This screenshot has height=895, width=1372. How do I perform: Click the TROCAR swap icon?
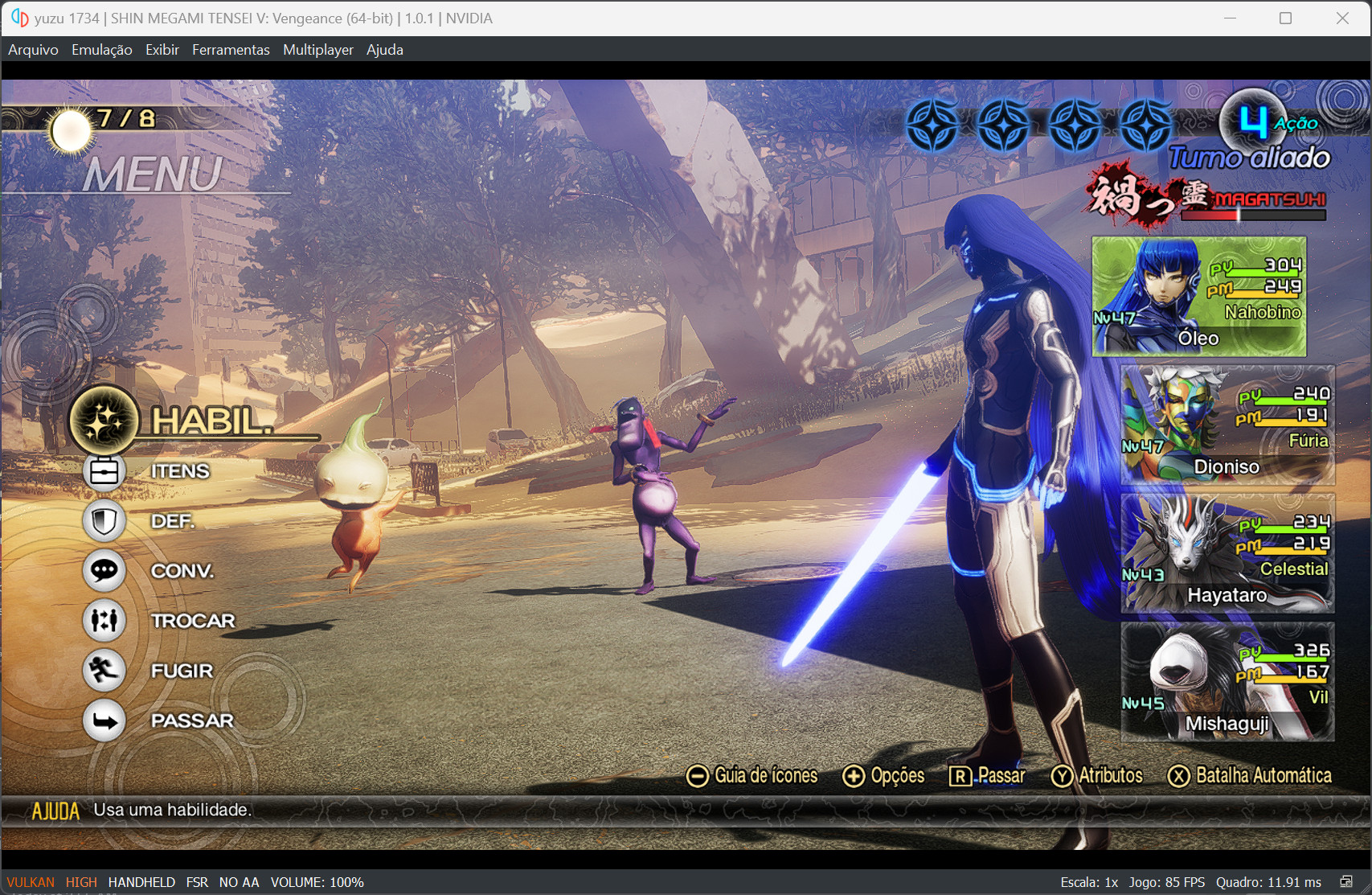tap(104, 620)
